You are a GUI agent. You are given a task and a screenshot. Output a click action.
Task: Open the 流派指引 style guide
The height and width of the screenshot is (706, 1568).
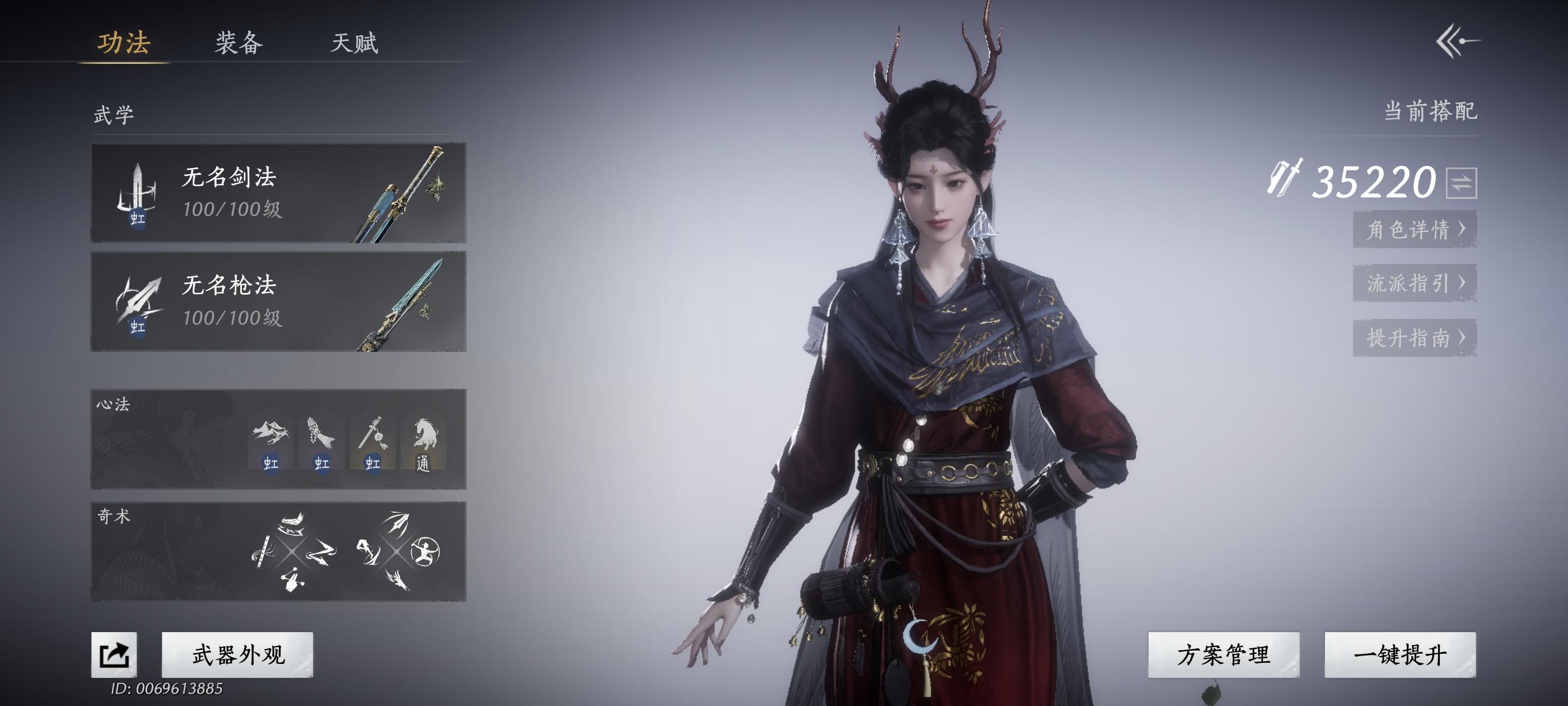click(x=1415, y=284)
